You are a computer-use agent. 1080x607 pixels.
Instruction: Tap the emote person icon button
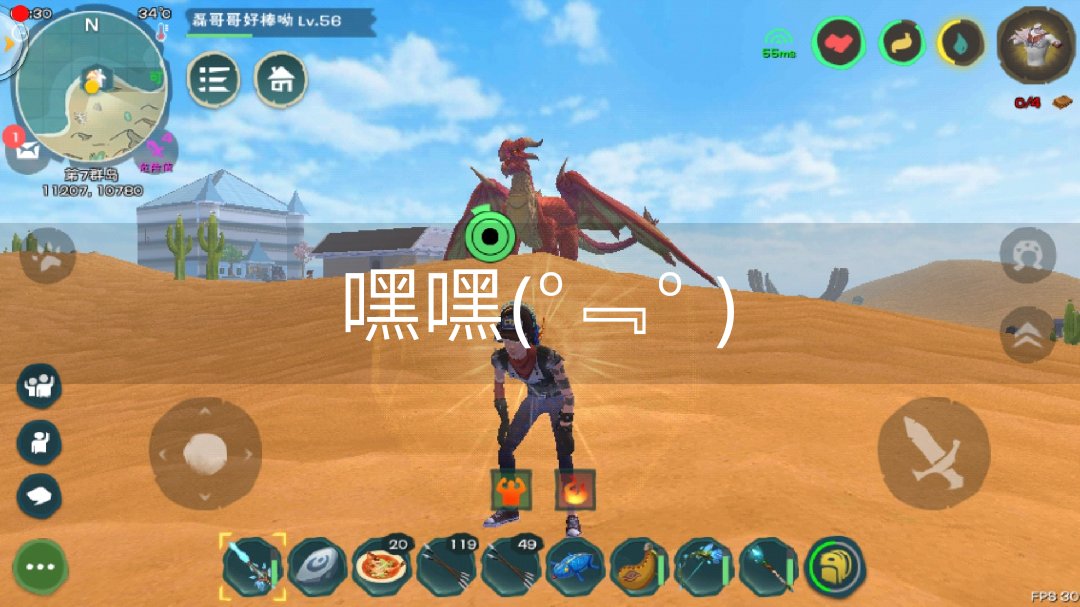40,441
